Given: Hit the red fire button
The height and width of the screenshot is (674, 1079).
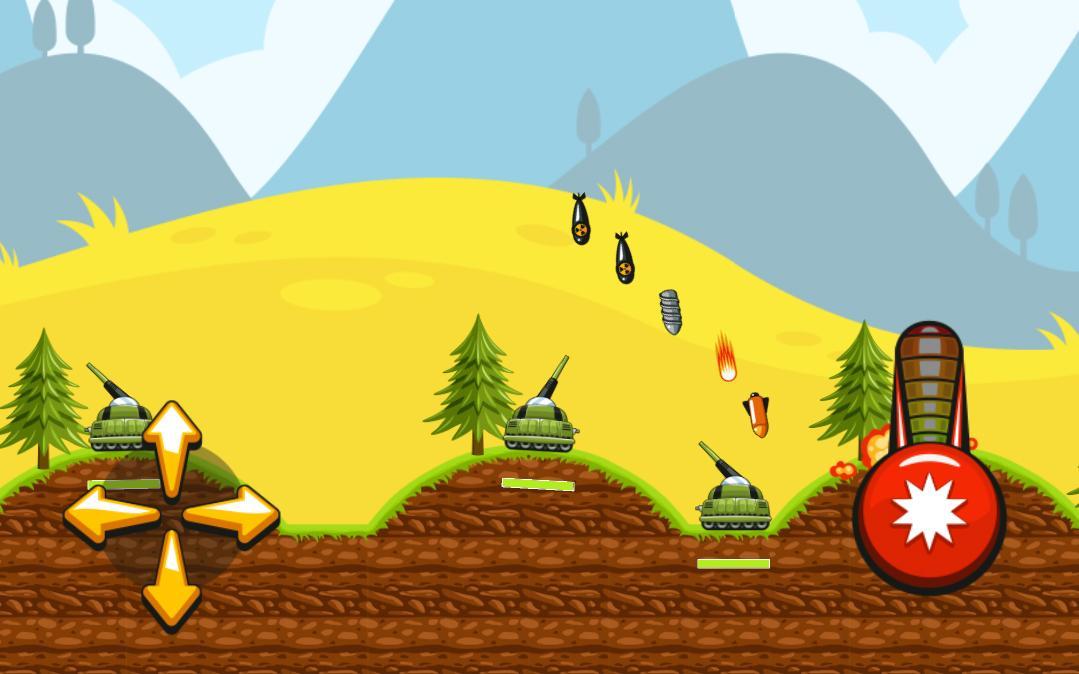Looking at the screenshot, I should pos(929,514).
